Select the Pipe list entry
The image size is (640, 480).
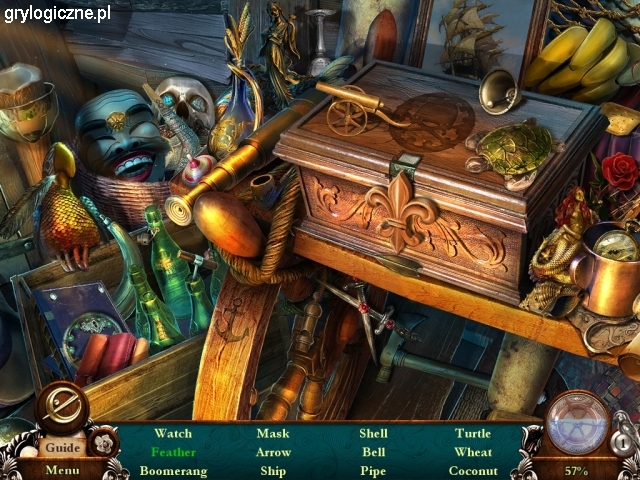tap(373, 470)
